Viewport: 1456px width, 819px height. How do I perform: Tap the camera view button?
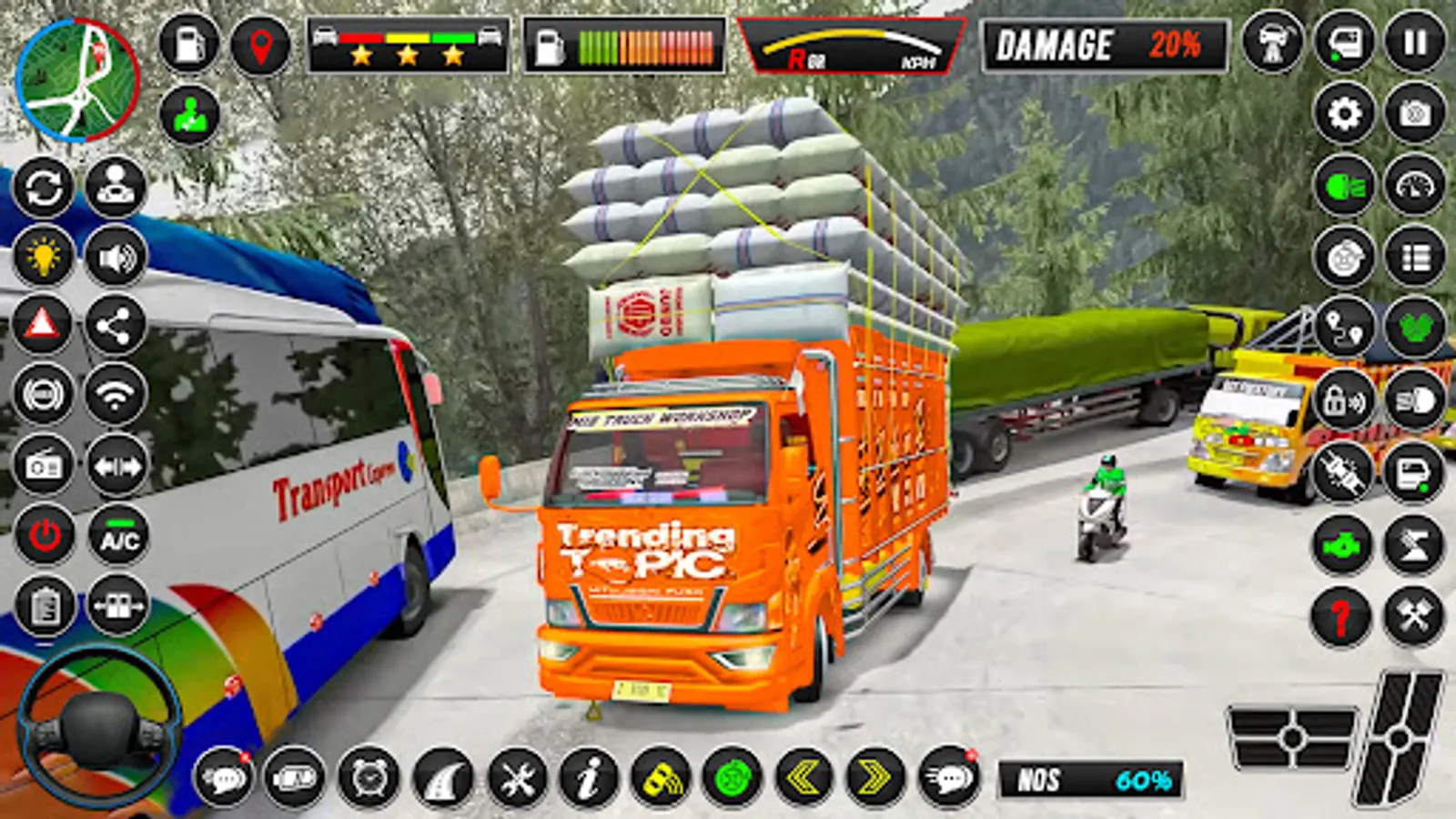tap(1414, 114)
